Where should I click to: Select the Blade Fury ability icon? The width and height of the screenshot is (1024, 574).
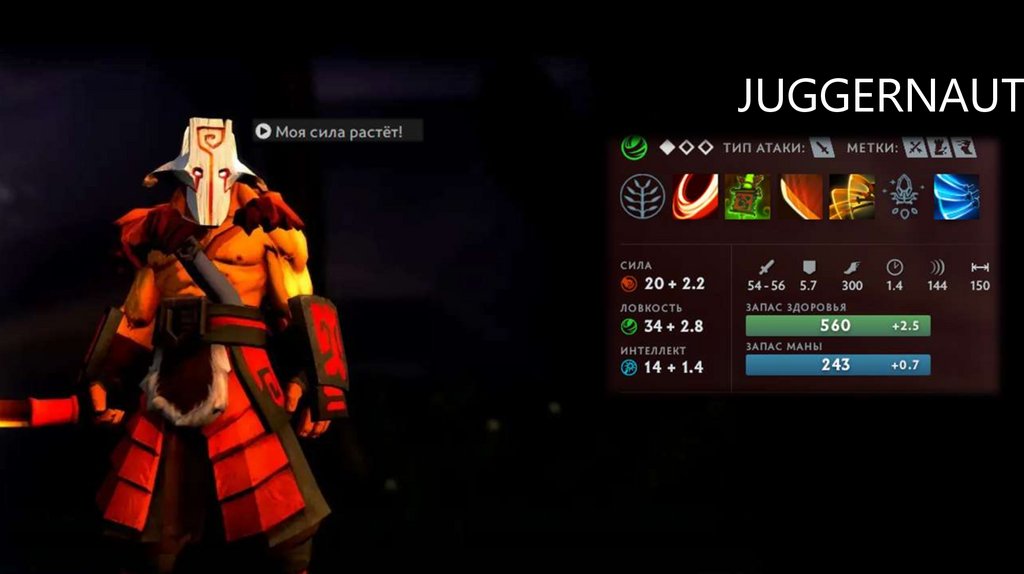(694, 196)
